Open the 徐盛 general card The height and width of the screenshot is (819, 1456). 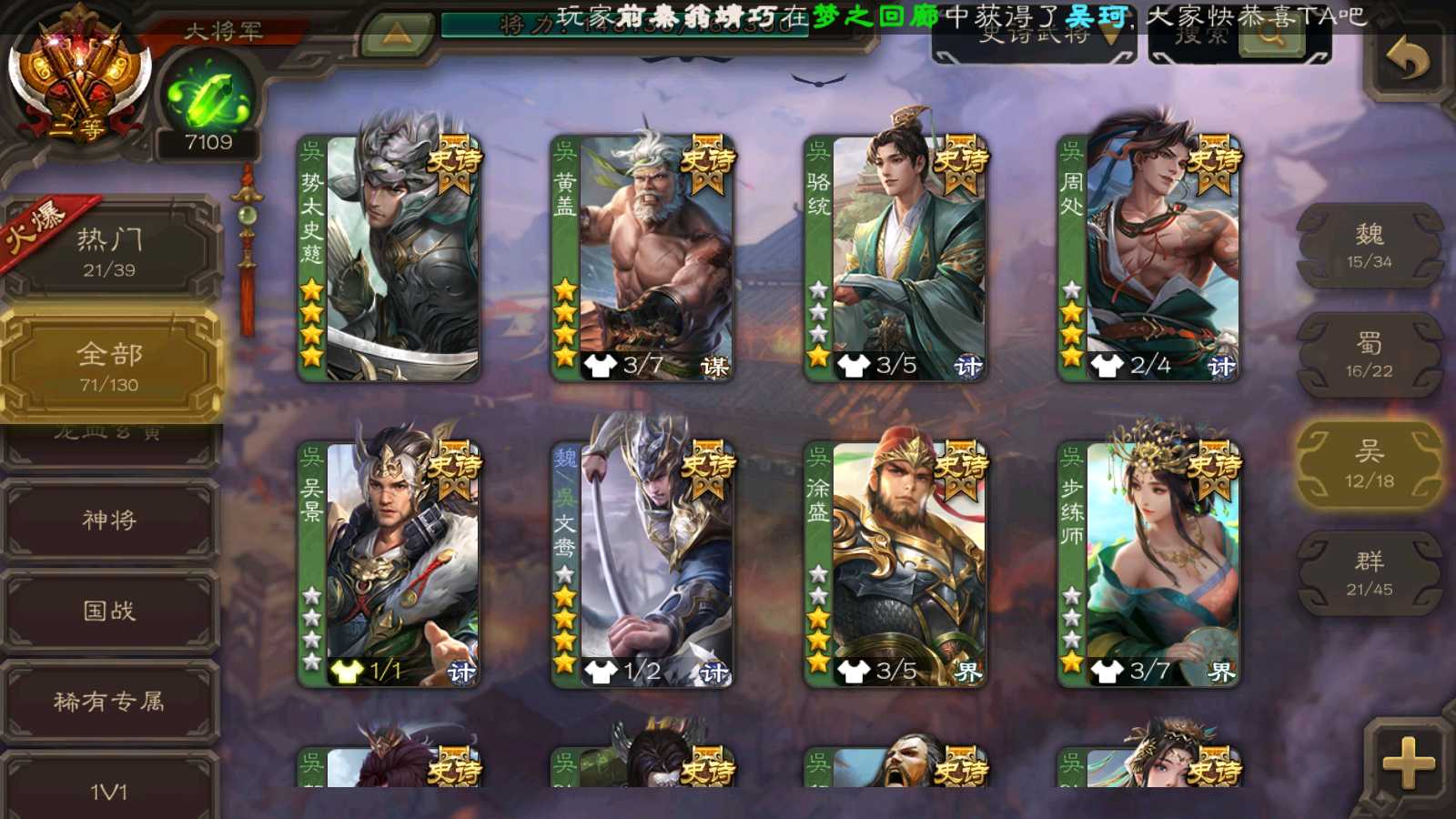point(896,564)
